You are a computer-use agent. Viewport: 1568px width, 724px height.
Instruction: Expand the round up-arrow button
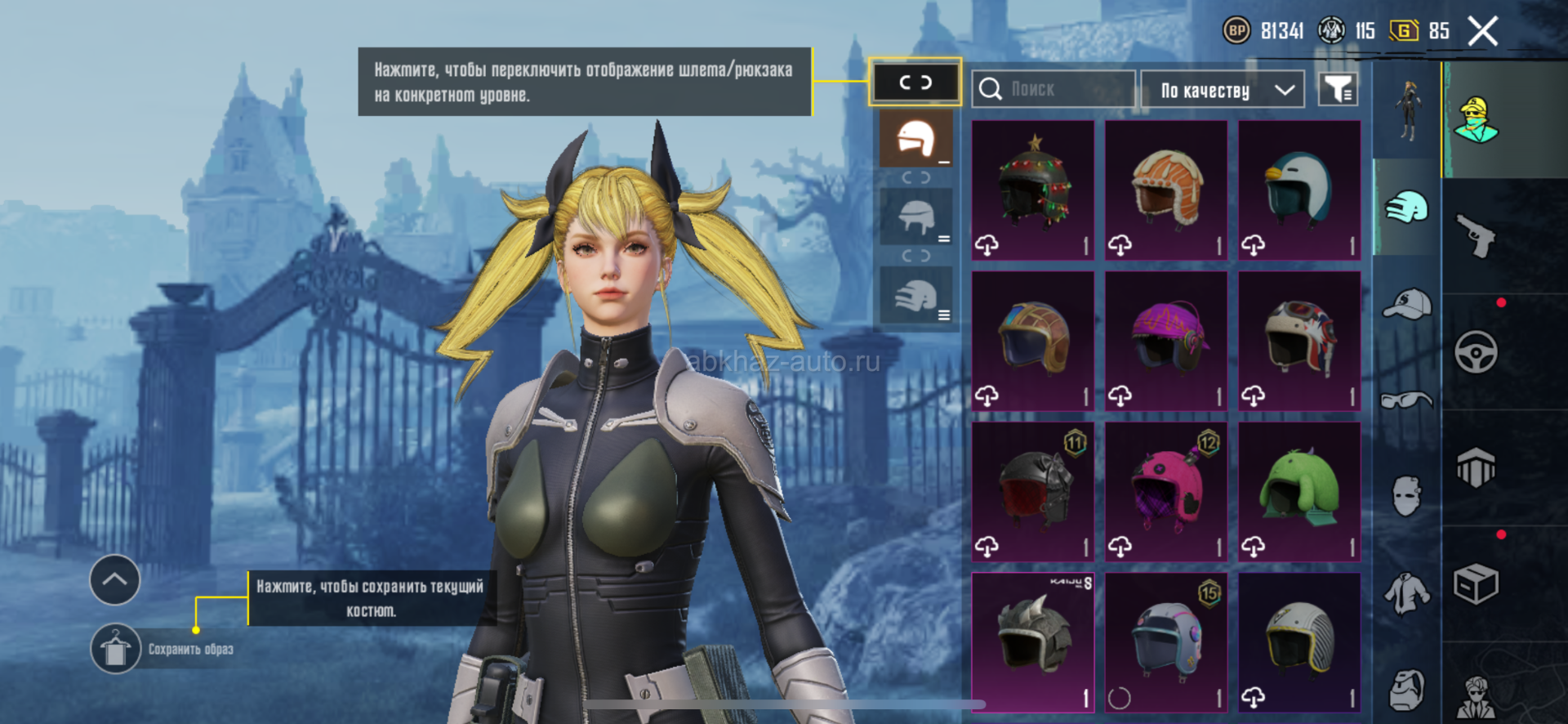click(114, 580)
